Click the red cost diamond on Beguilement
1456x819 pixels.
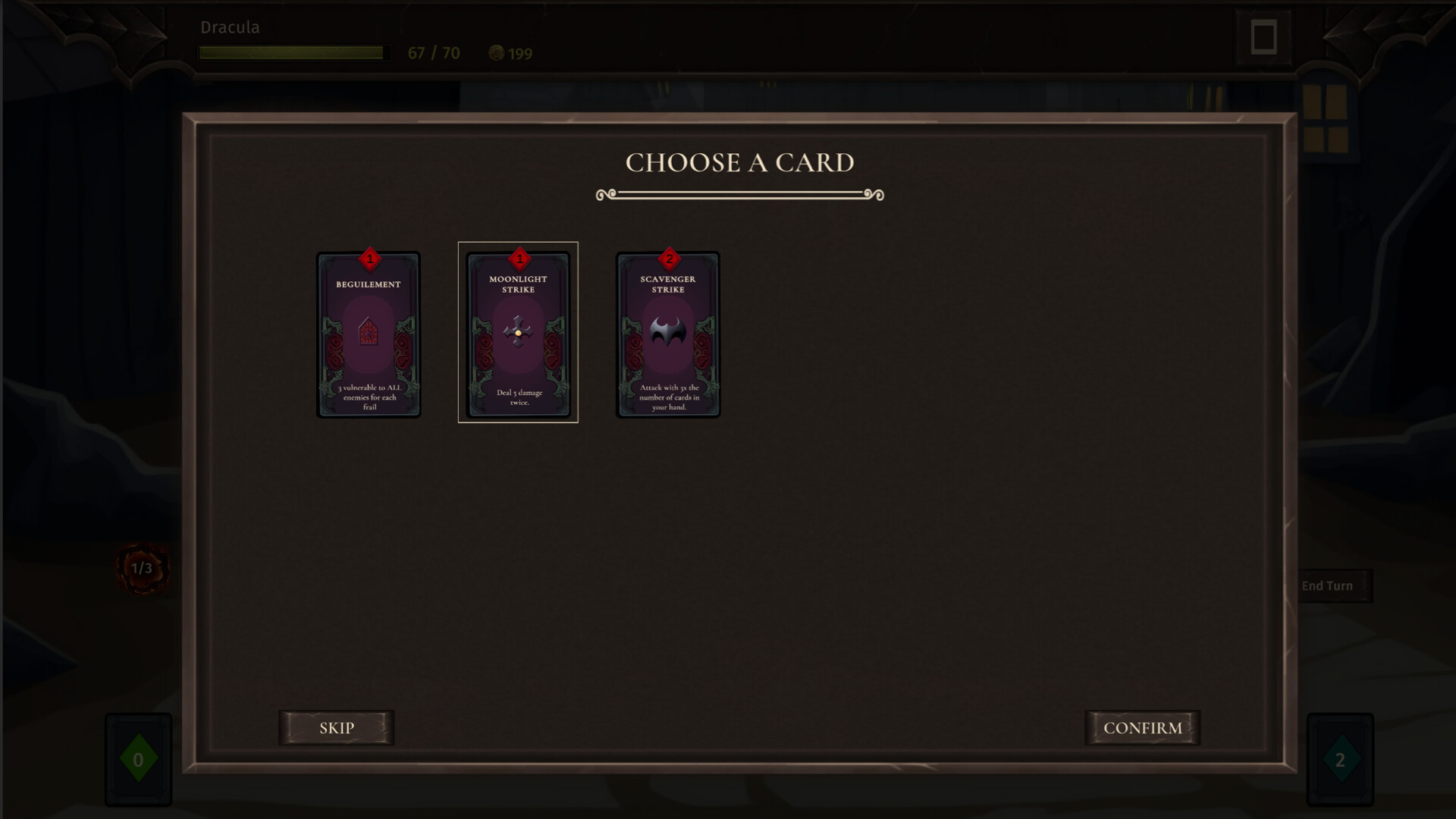click(x=369, y=260)
